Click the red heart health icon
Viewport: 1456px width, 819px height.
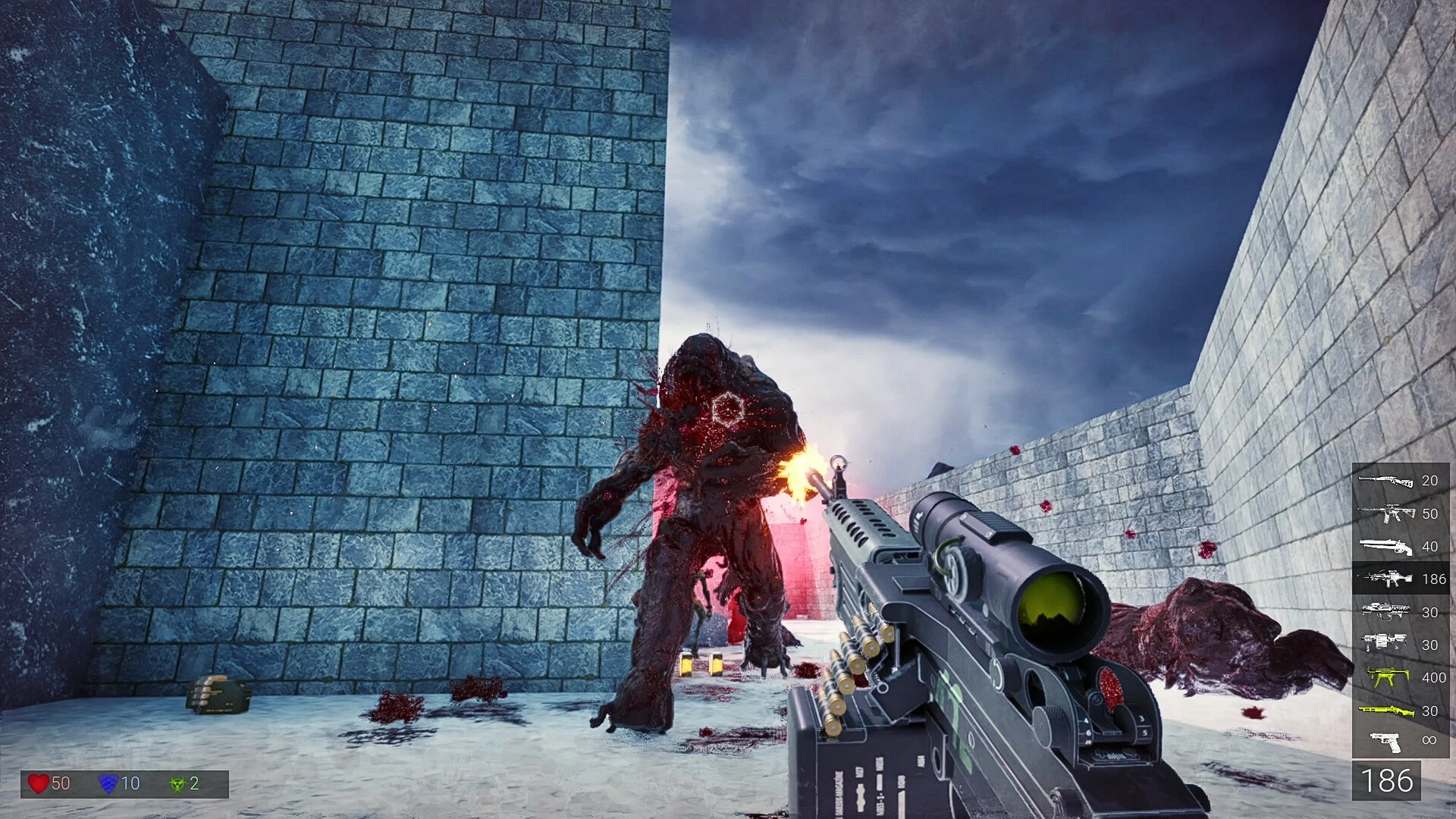pos(39,783)
